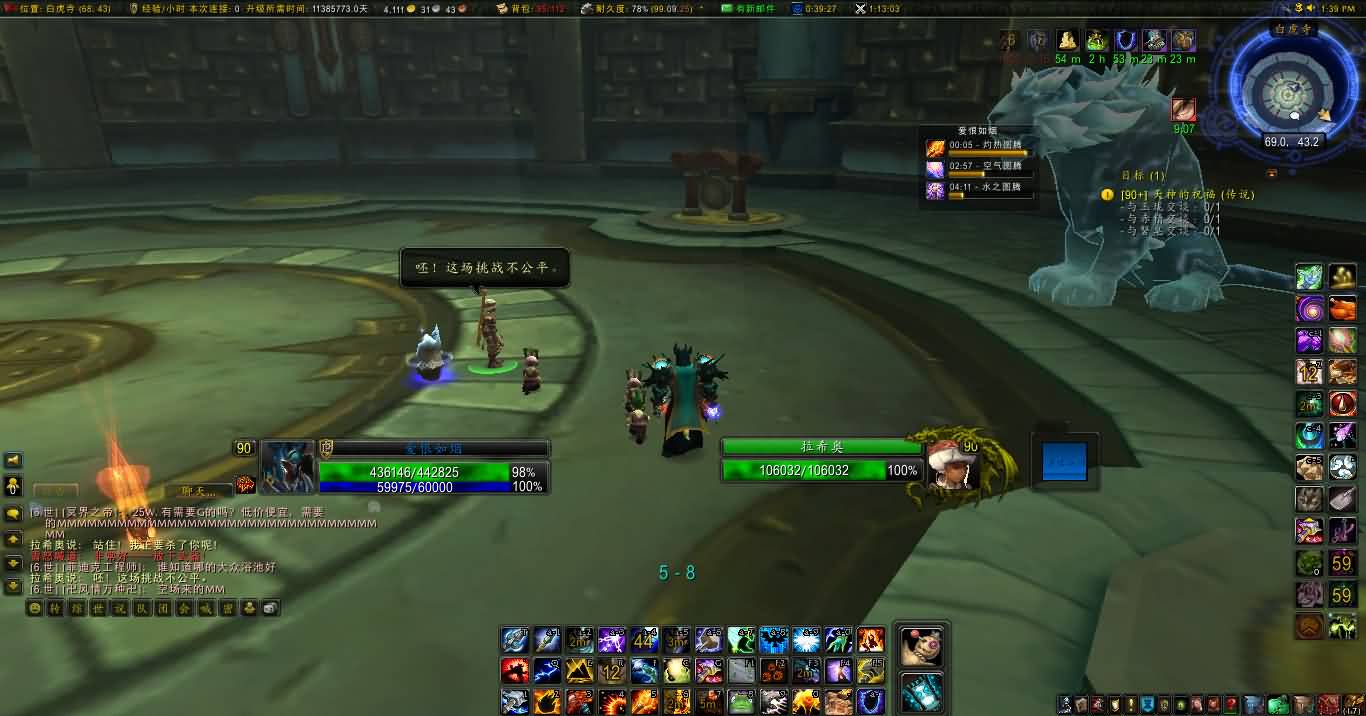Open the chat menu speech bubble button
The height and width of the screenshot is (716, 1366).
(x=14, y=514)
